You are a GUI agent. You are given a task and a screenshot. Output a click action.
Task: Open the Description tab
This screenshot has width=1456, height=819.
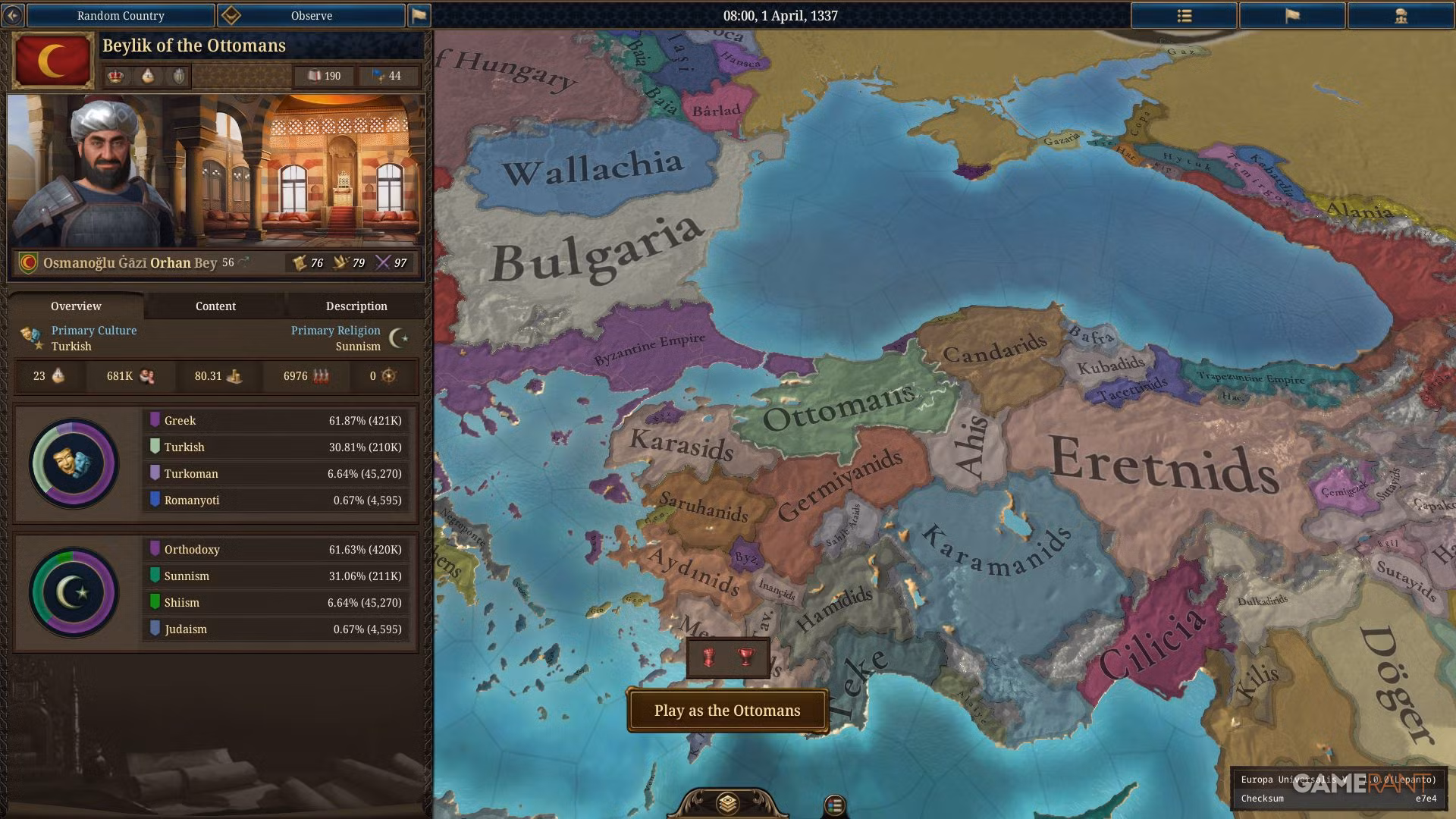[x=356, y=306]
